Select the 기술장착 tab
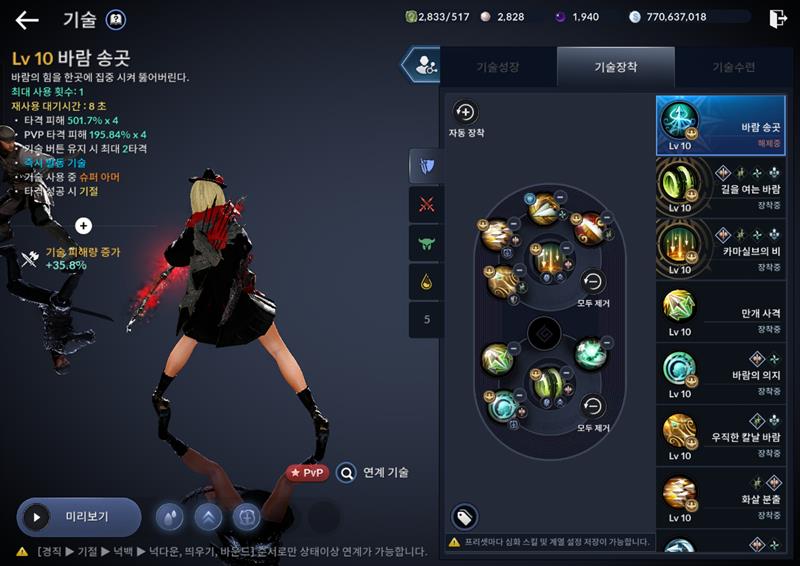 coord(616,67)
